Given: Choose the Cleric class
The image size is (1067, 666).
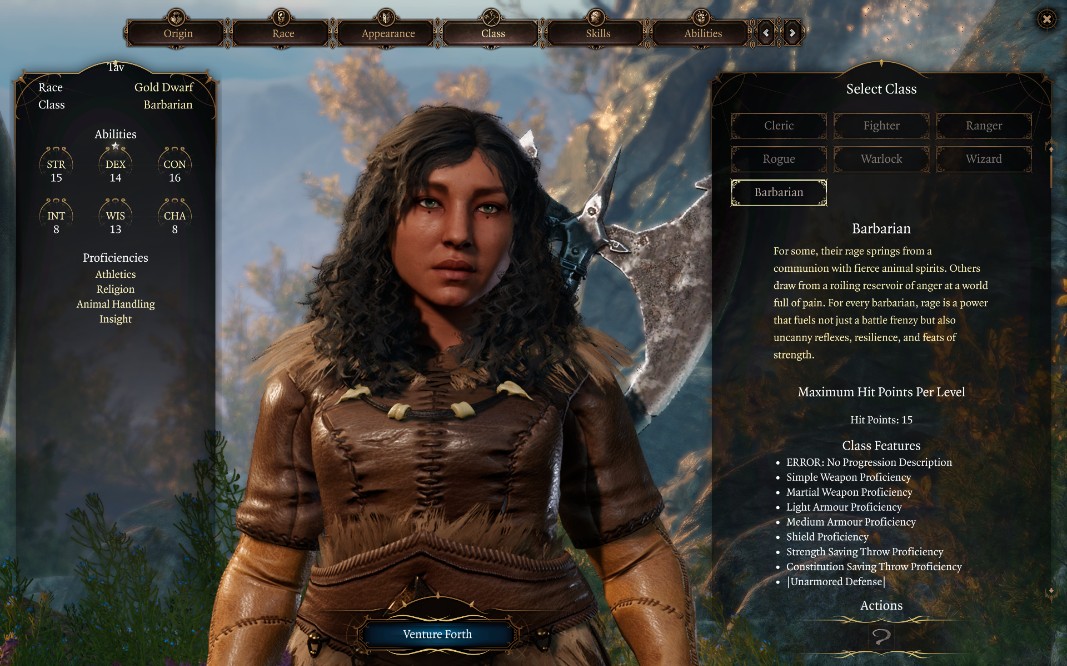Looking at the screenshot, I should click(779, 126).
